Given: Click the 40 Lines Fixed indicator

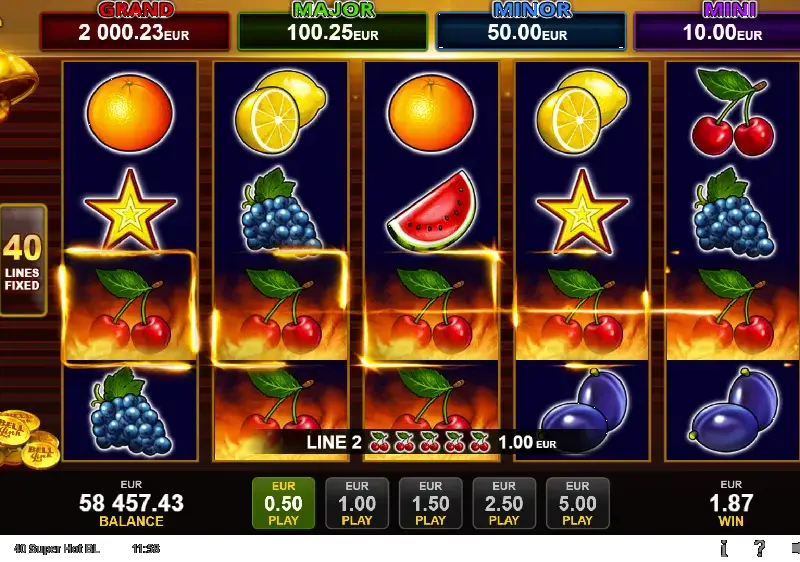Looking at the screenshot, I should coord(22,262).
